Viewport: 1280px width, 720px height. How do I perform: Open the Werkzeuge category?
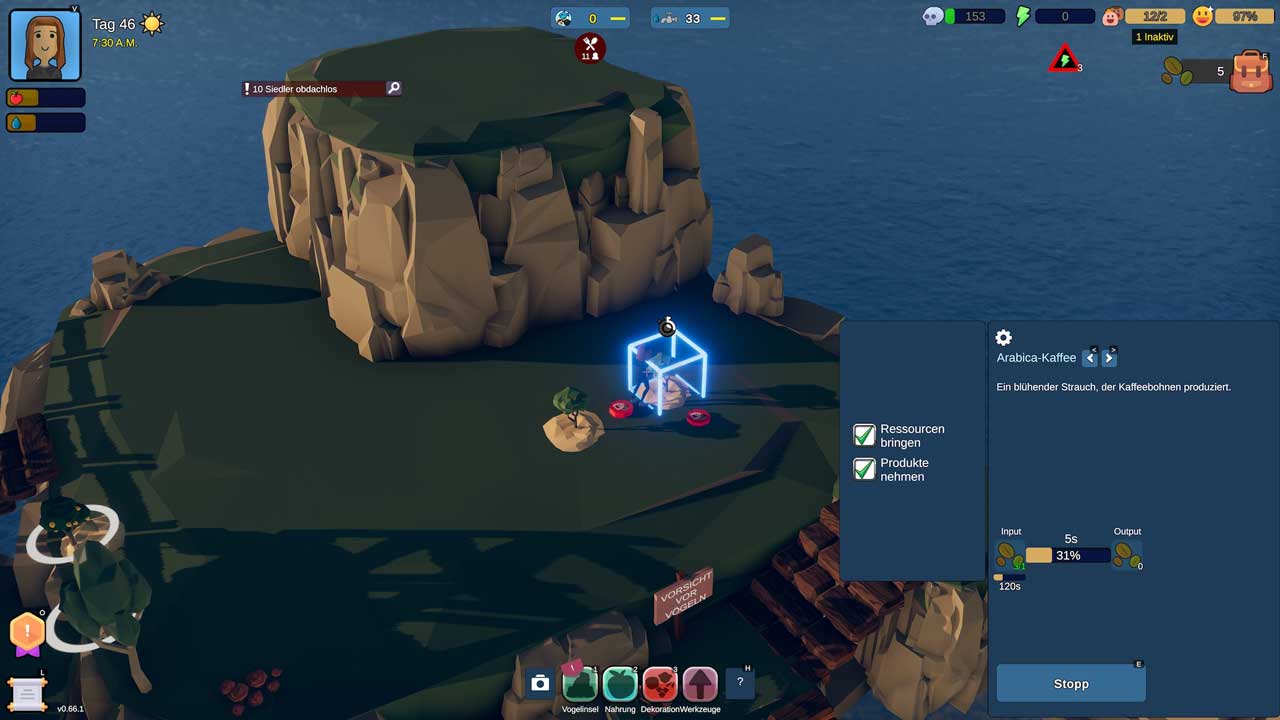pos(700,684)
